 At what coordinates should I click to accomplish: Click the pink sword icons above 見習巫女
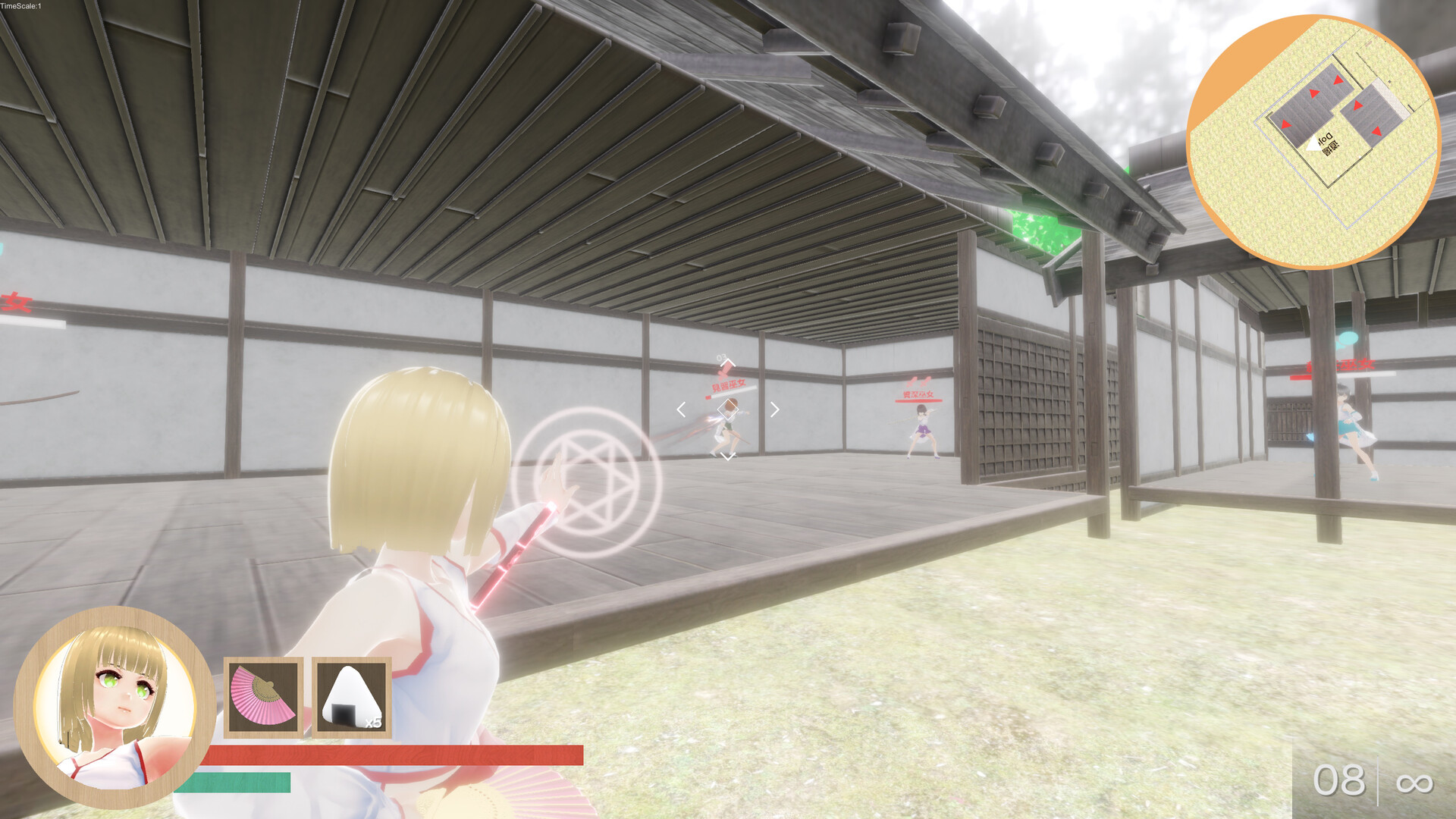click(725, 370)
